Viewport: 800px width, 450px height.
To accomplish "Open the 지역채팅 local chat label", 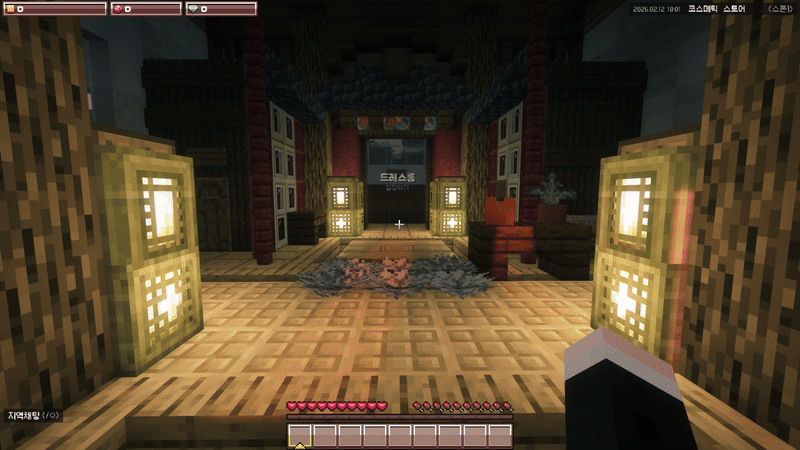I will click(x=33, y=414).
